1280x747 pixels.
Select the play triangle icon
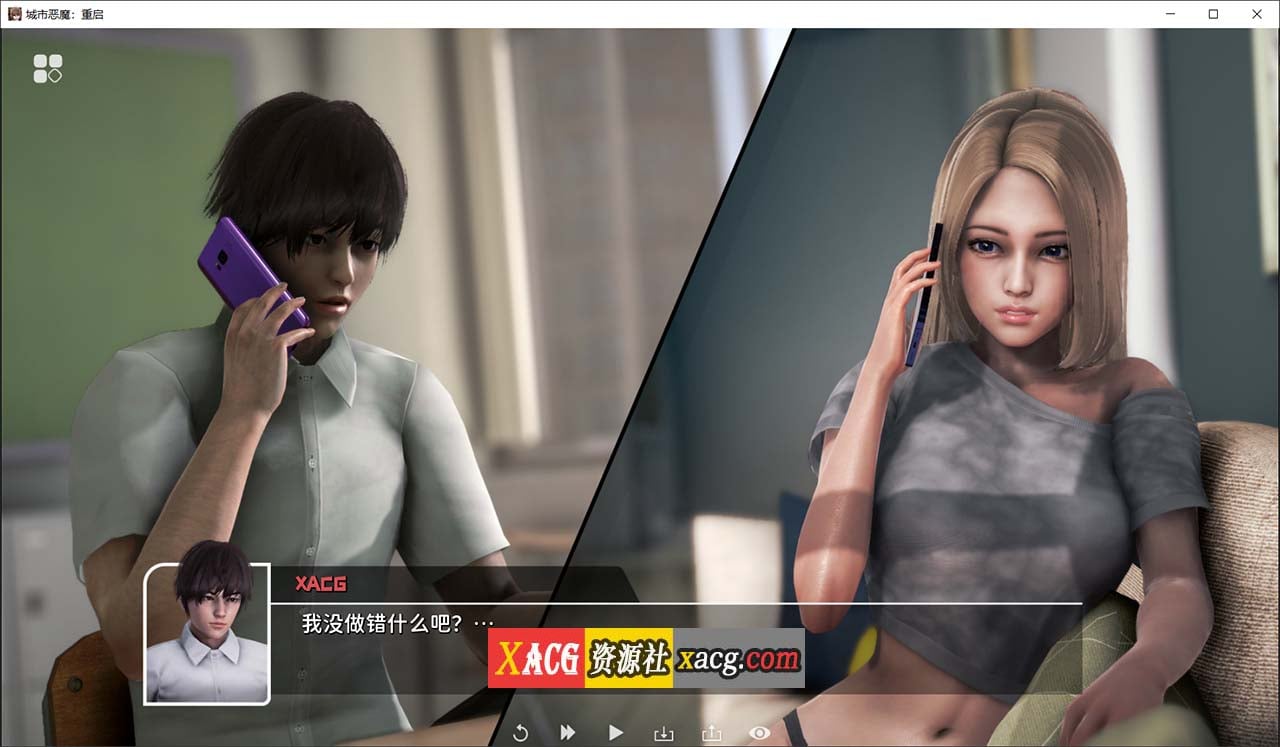(615, 732)
